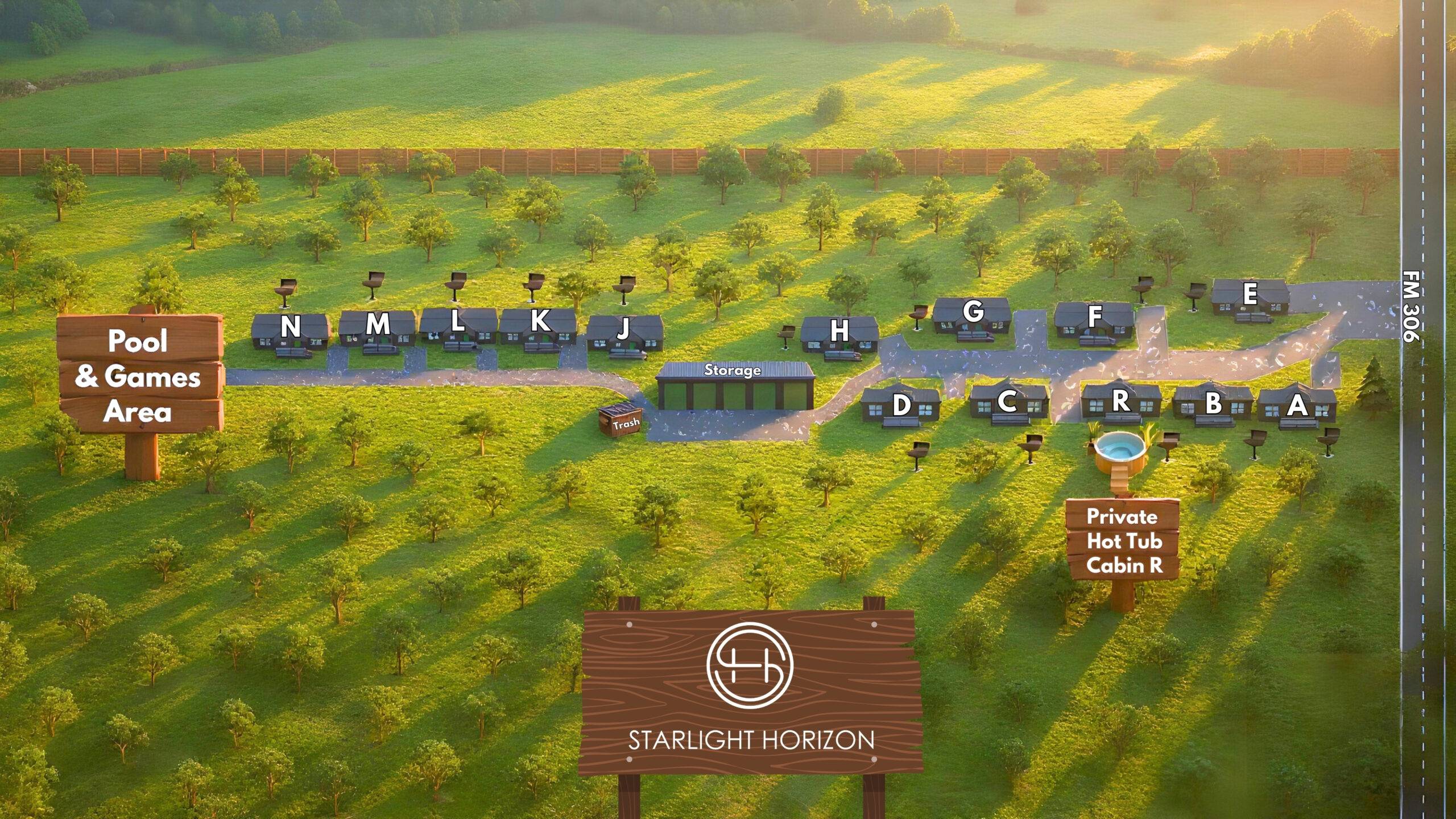
Task: Select cabin B on the map
Action: (1213, 403)
